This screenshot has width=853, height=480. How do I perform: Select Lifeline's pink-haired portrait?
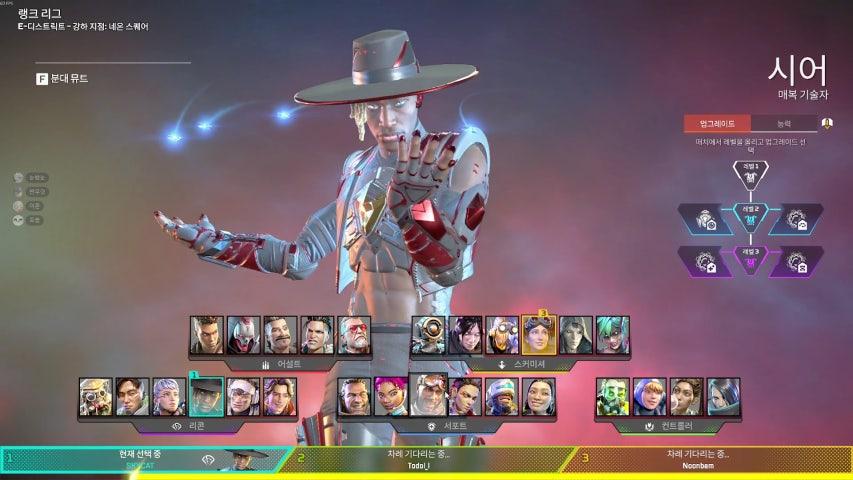(391, 396)
